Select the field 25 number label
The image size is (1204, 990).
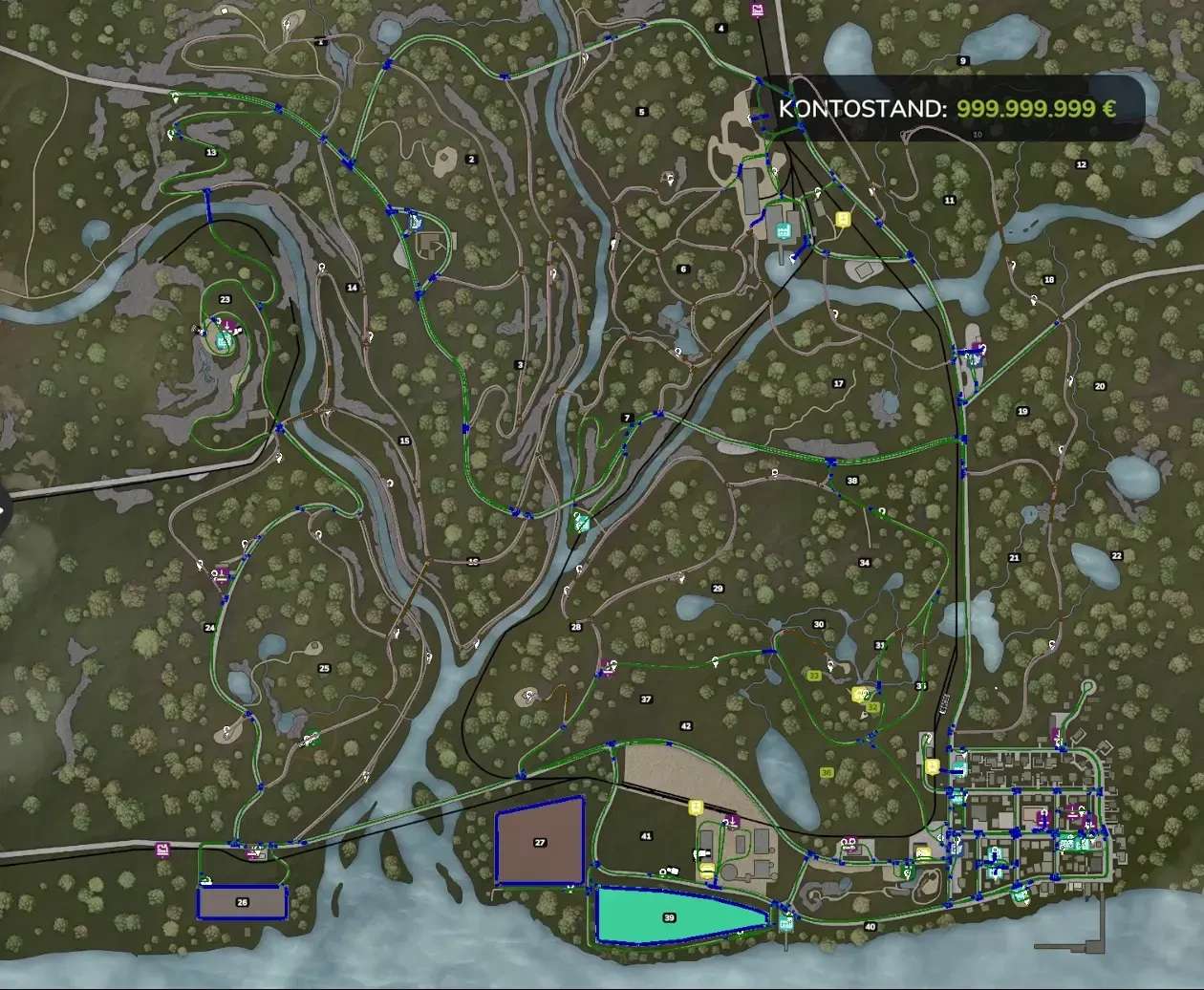coord(324,668)
